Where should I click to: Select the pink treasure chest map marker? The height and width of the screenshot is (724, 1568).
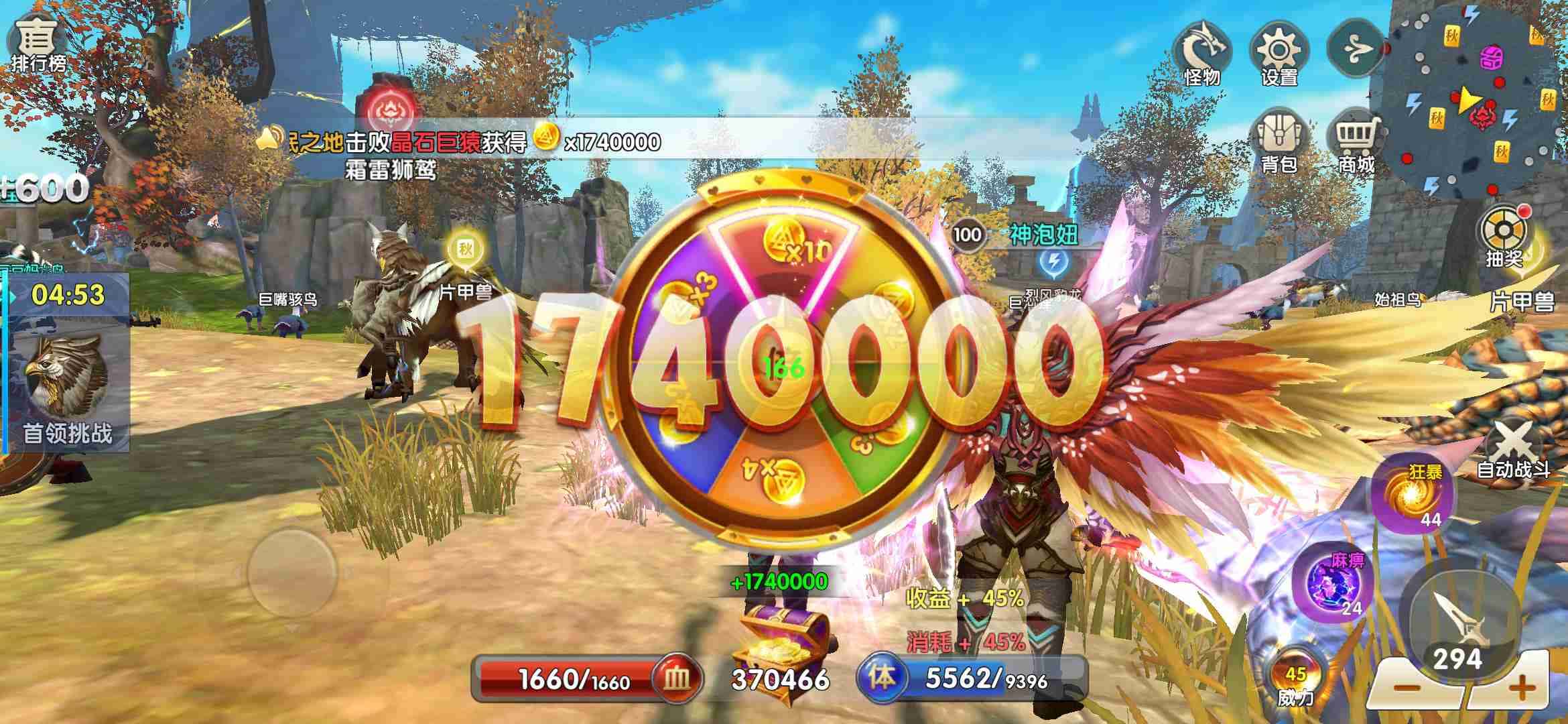pyautogui.click(x=1492, y=56)
